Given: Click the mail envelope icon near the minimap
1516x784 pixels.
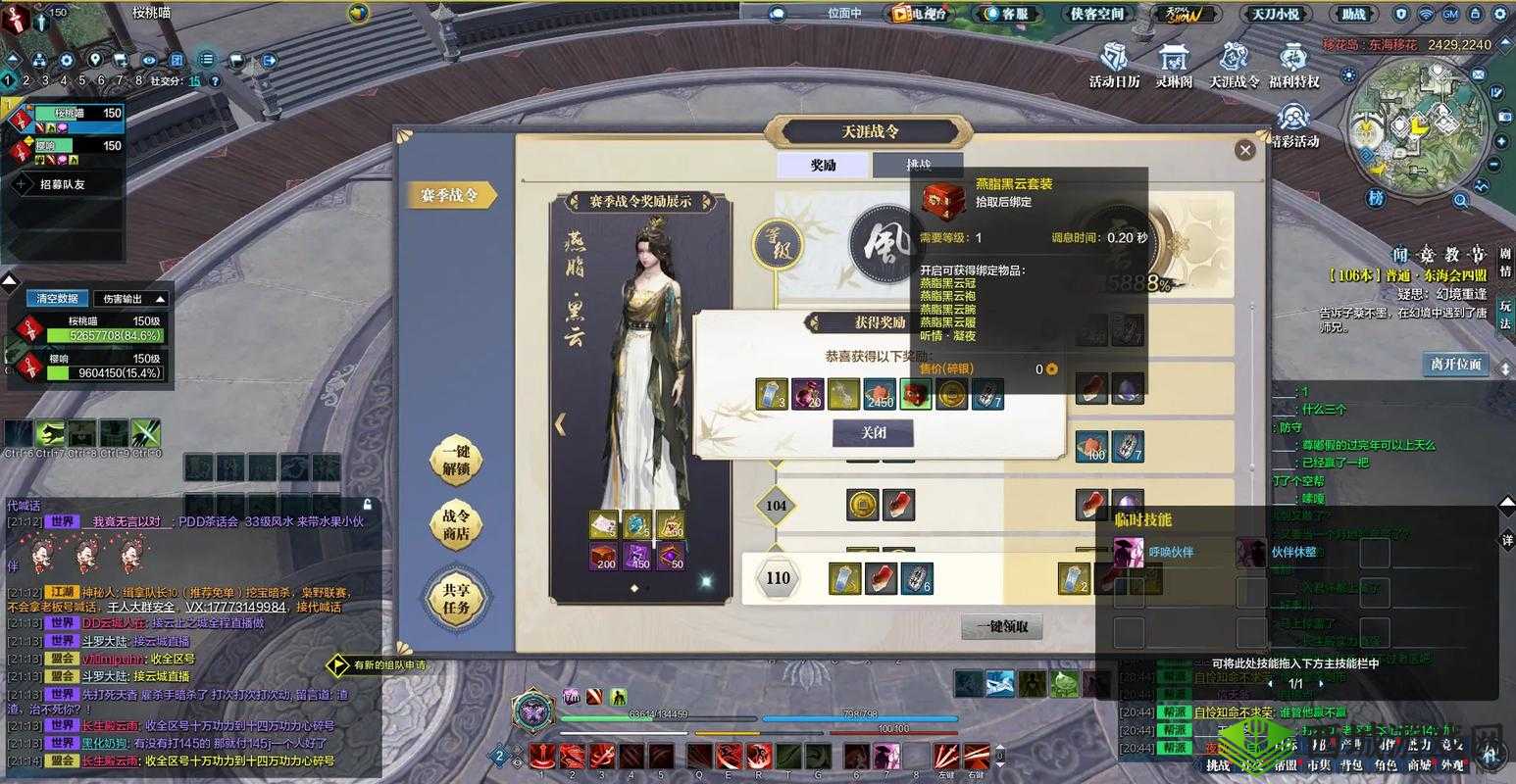Looking at the screenshot, I should 1478,74.
